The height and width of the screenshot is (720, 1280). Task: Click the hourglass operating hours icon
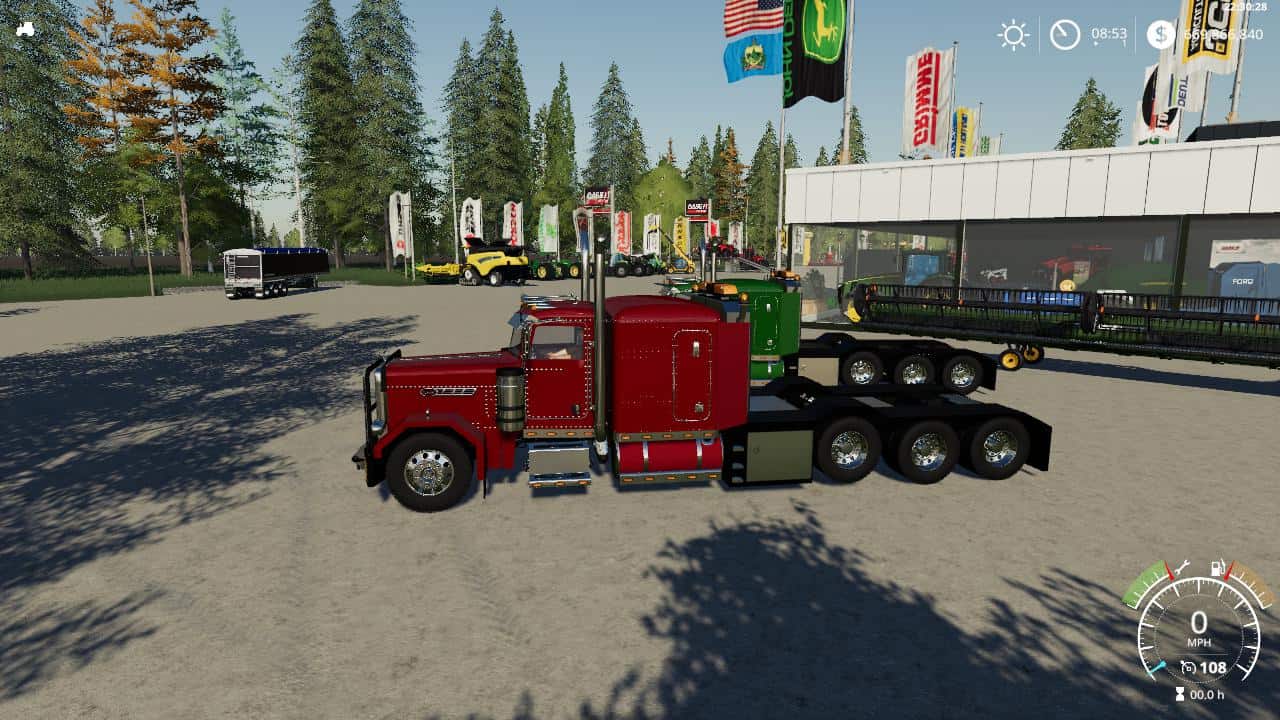tap(1181, 693)
